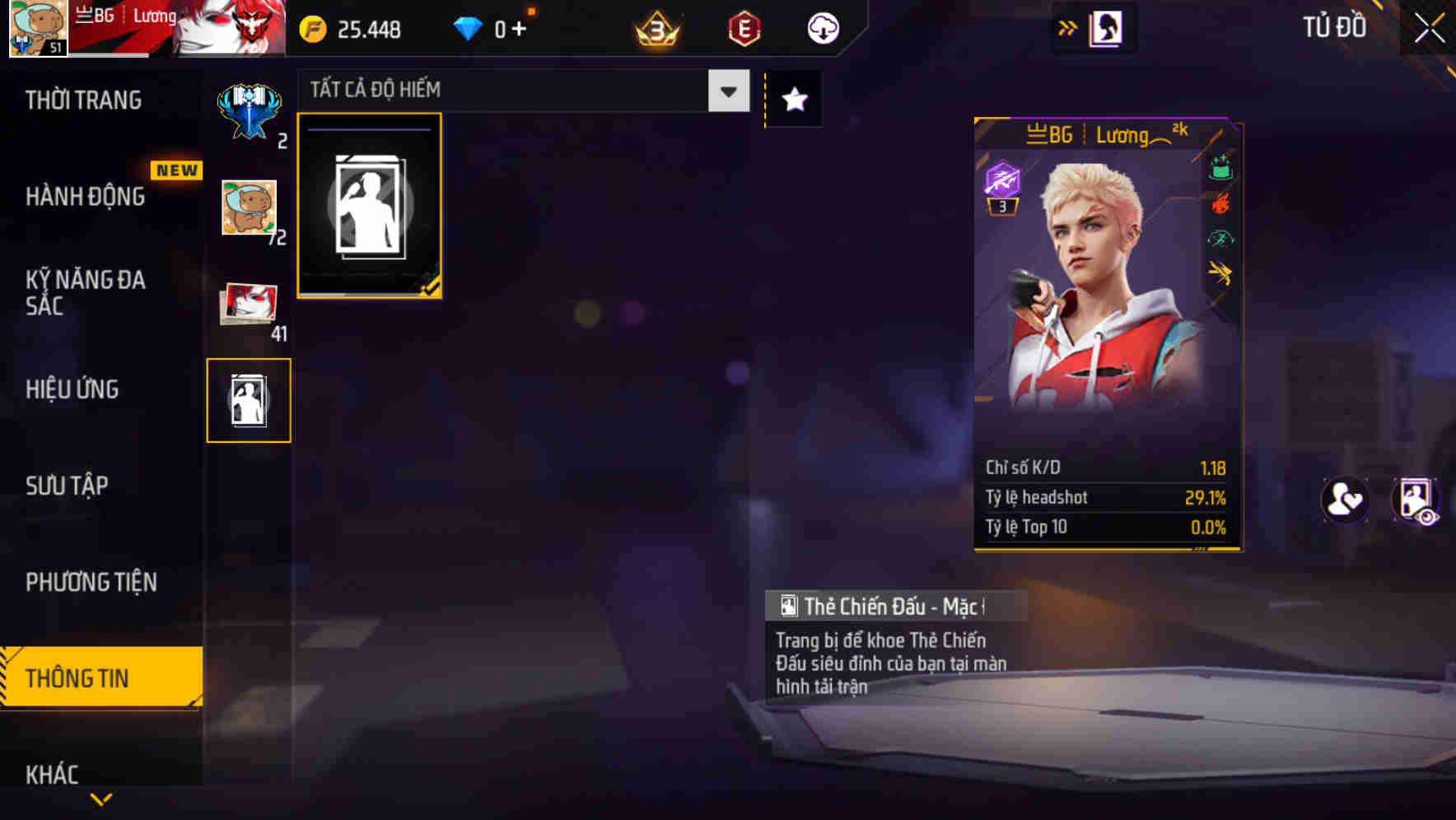1456x820 pixels.
Task: Click the character profile card icon top right
Action: pos(1107,27)
